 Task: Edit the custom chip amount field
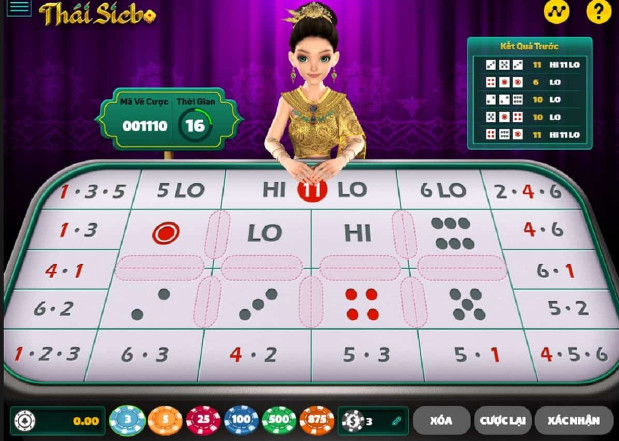[x=374, y=421]
